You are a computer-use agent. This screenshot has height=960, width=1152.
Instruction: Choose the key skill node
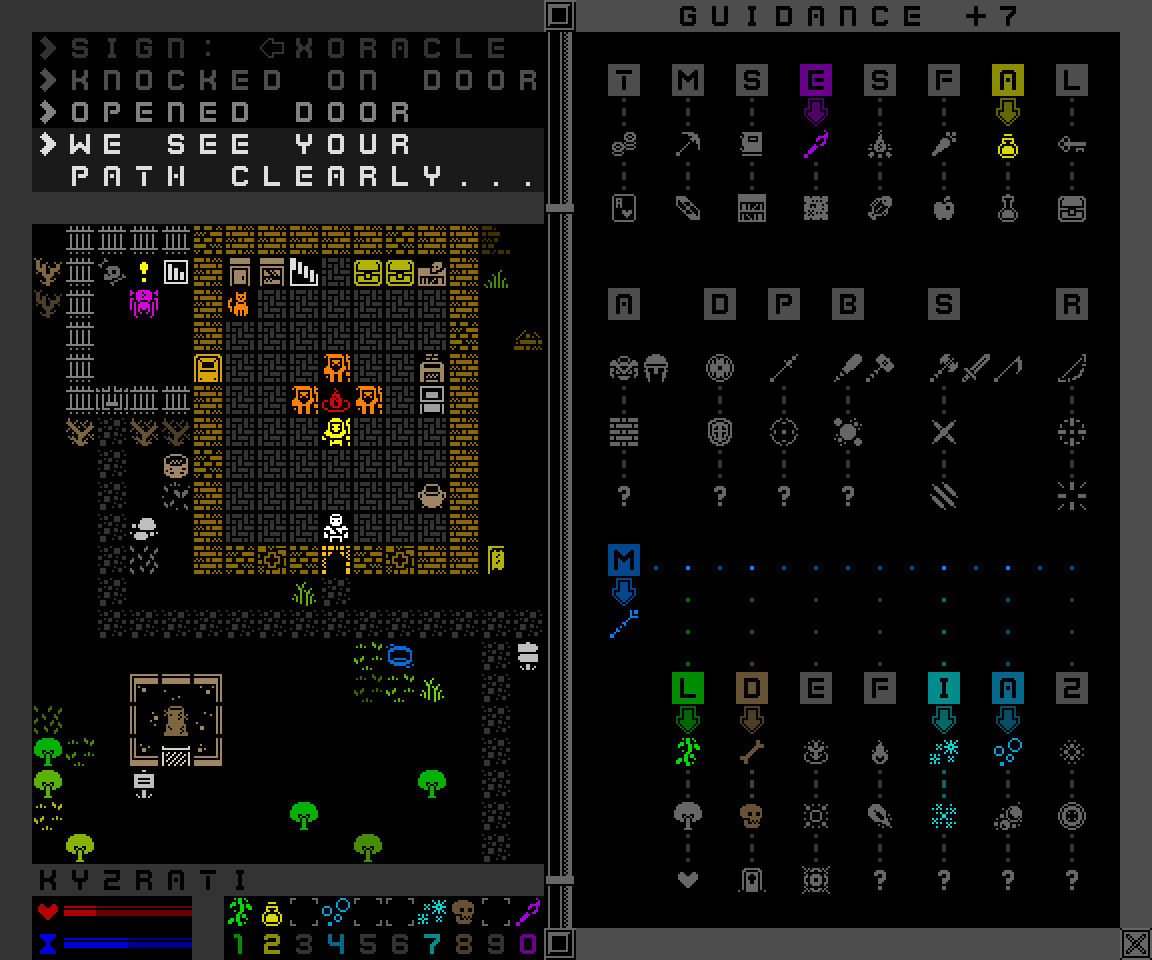tap(1071, 146)
